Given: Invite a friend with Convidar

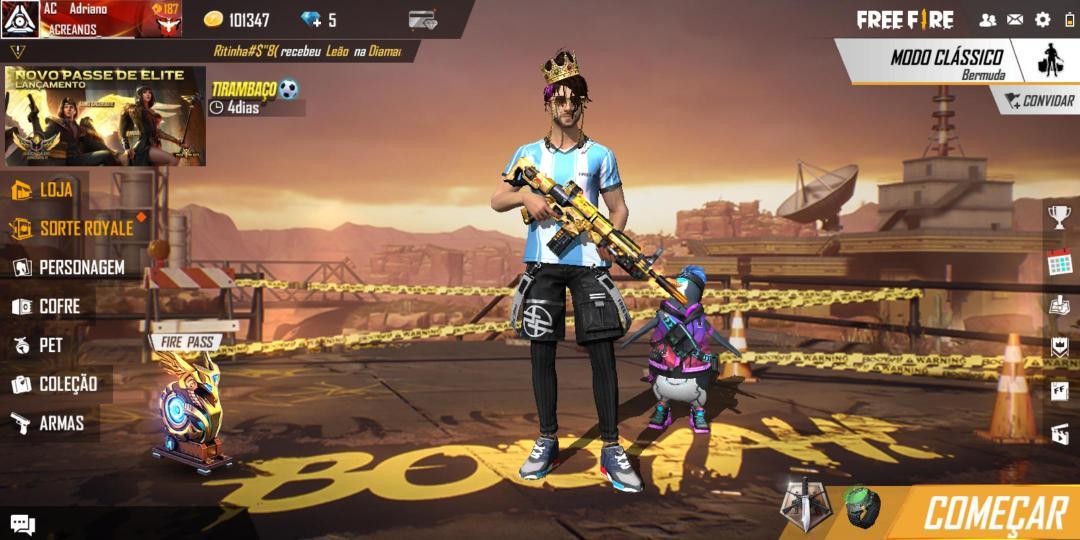Looking at the screenshot, I should pos(1038,100).
